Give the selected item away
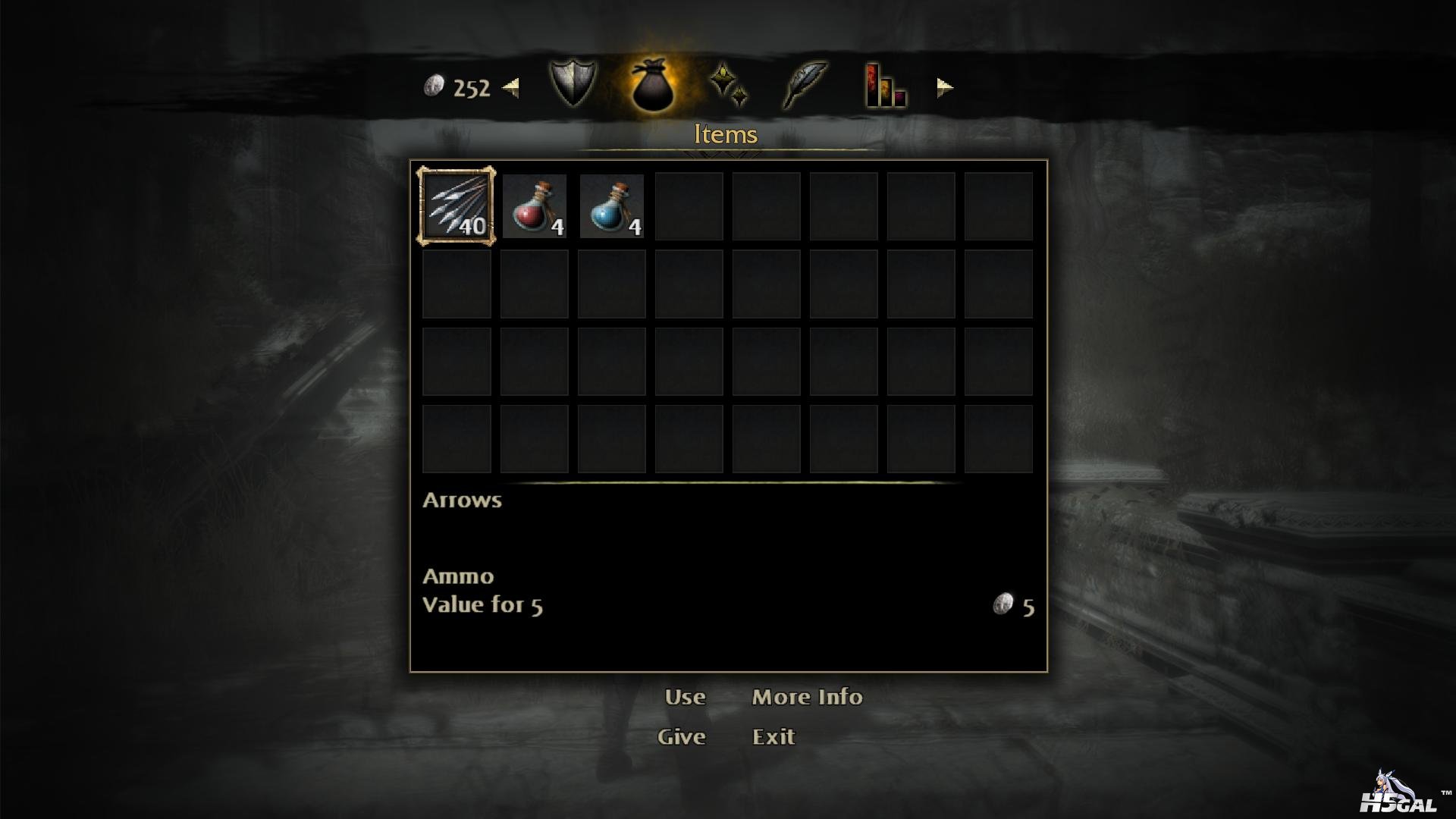Viewport: 1456px width, 819px height. [681, 736]
